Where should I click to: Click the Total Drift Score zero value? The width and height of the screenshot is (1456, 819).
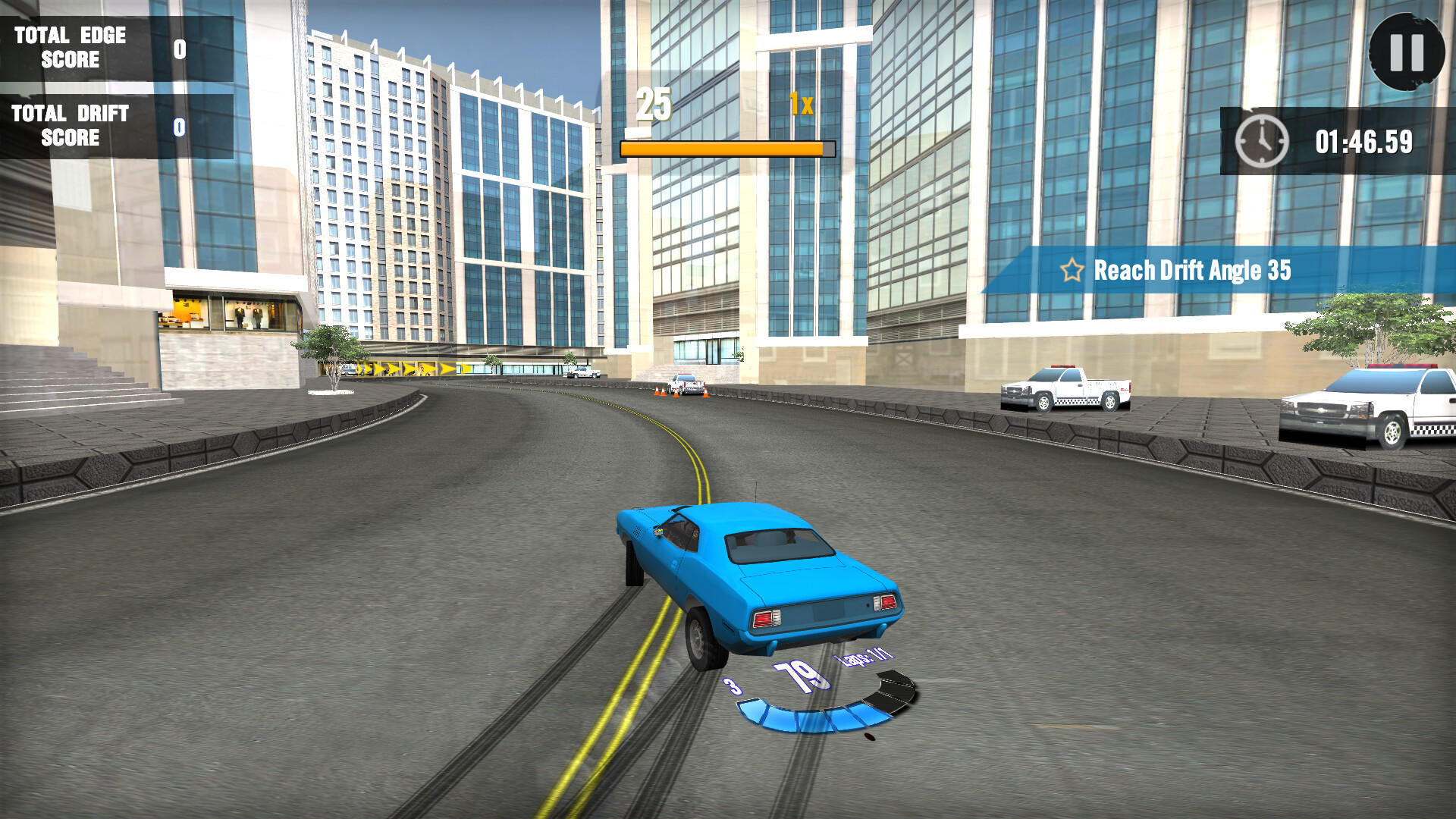pos(178,125)
